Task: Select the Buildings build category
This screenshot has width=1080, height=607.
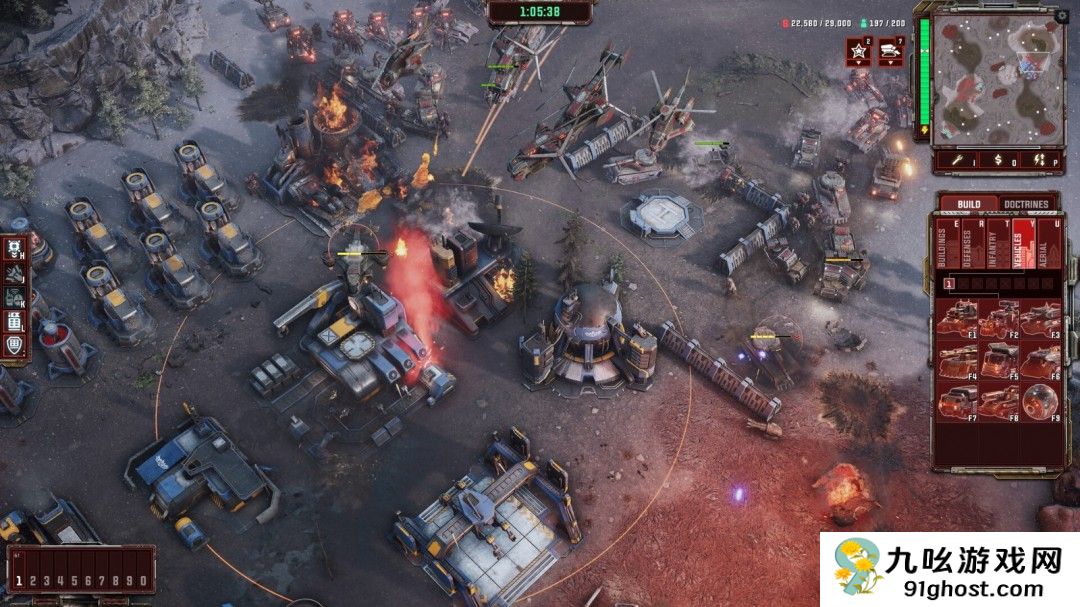Action: pos(943,246)
